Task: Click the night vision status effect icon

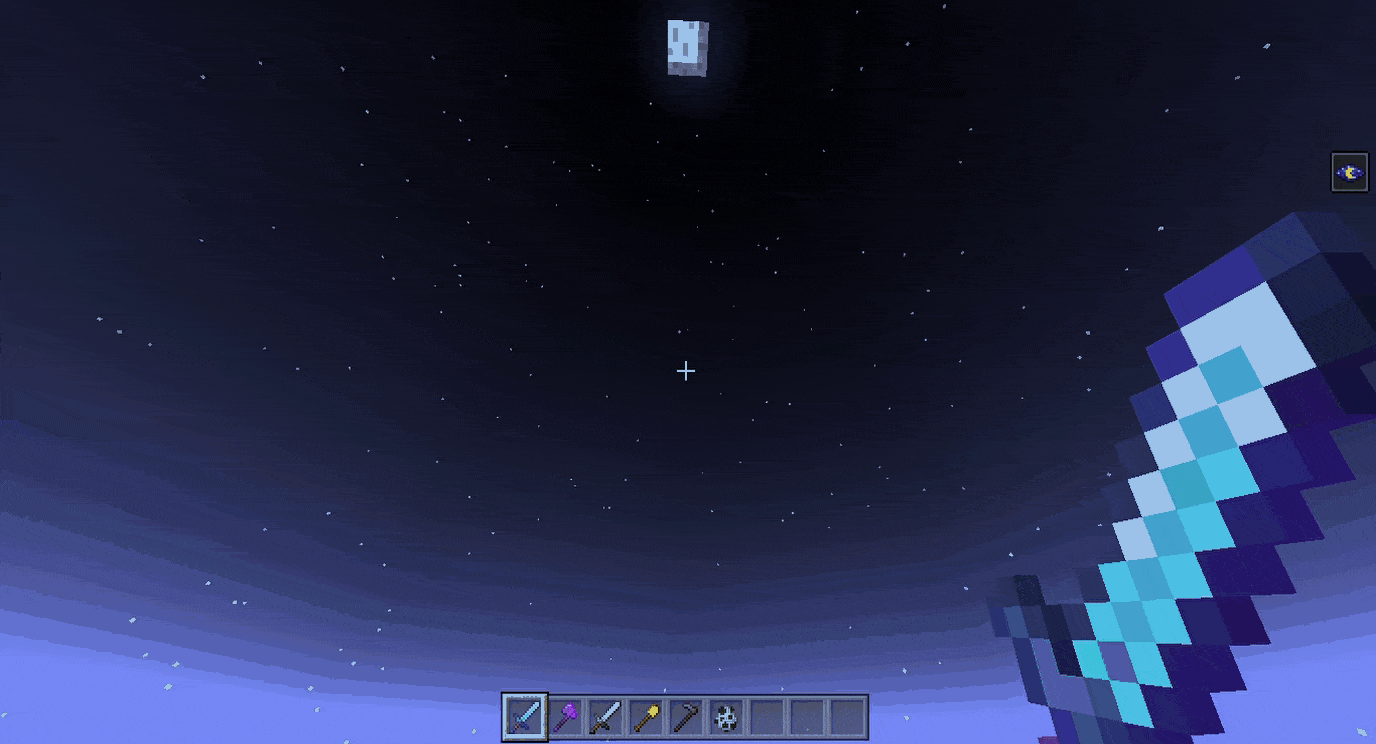Action: point(1350,172)
